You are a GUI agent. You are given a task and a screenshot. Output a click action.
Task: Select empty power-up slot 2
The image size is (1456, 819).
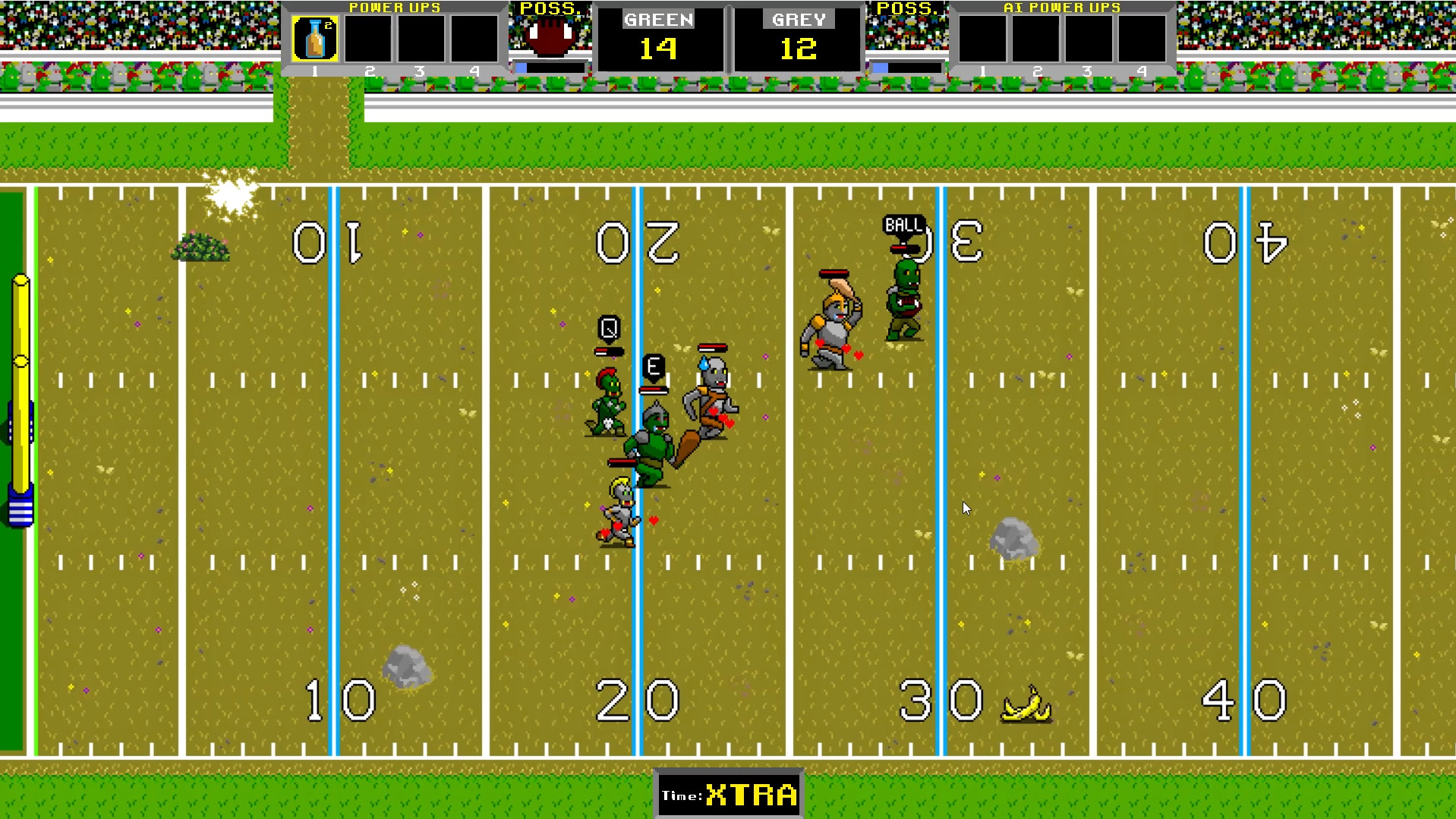click(368, 38)
